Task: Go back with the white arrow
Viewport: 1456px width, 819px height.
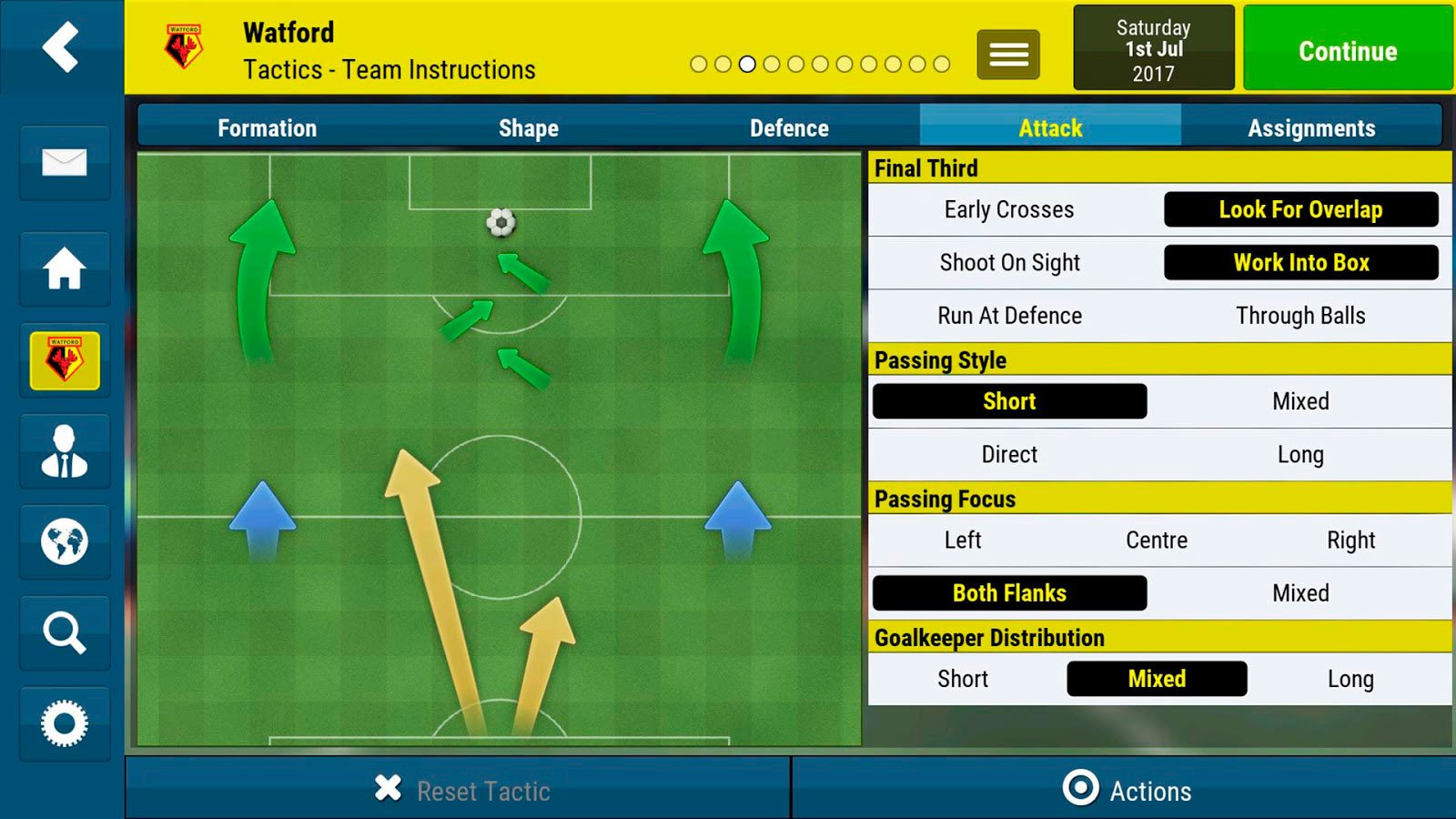Action: coord(61,46)
